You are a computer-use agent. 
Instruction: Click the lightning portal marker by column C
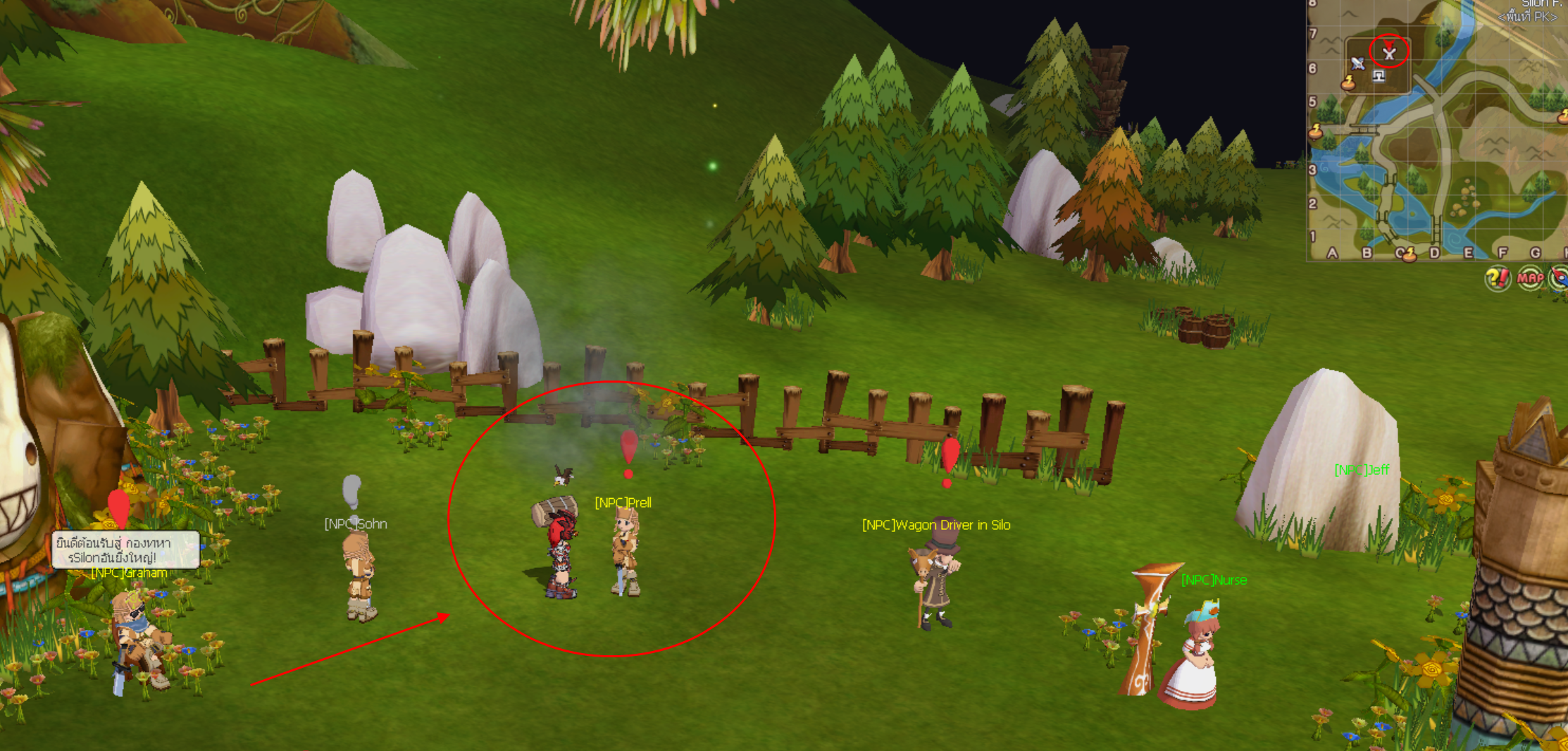pos(1408,255)
